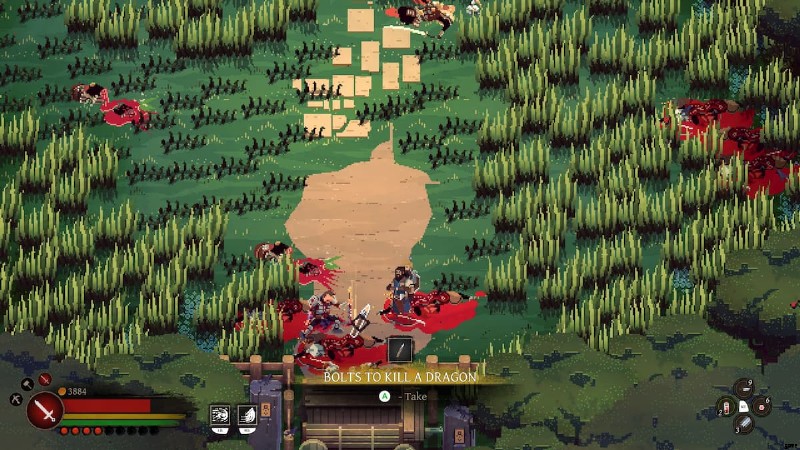Click the Bolts to Kill a Dragon item icon
Viewport: 800px width, 450px height.
tap(400, 350)
